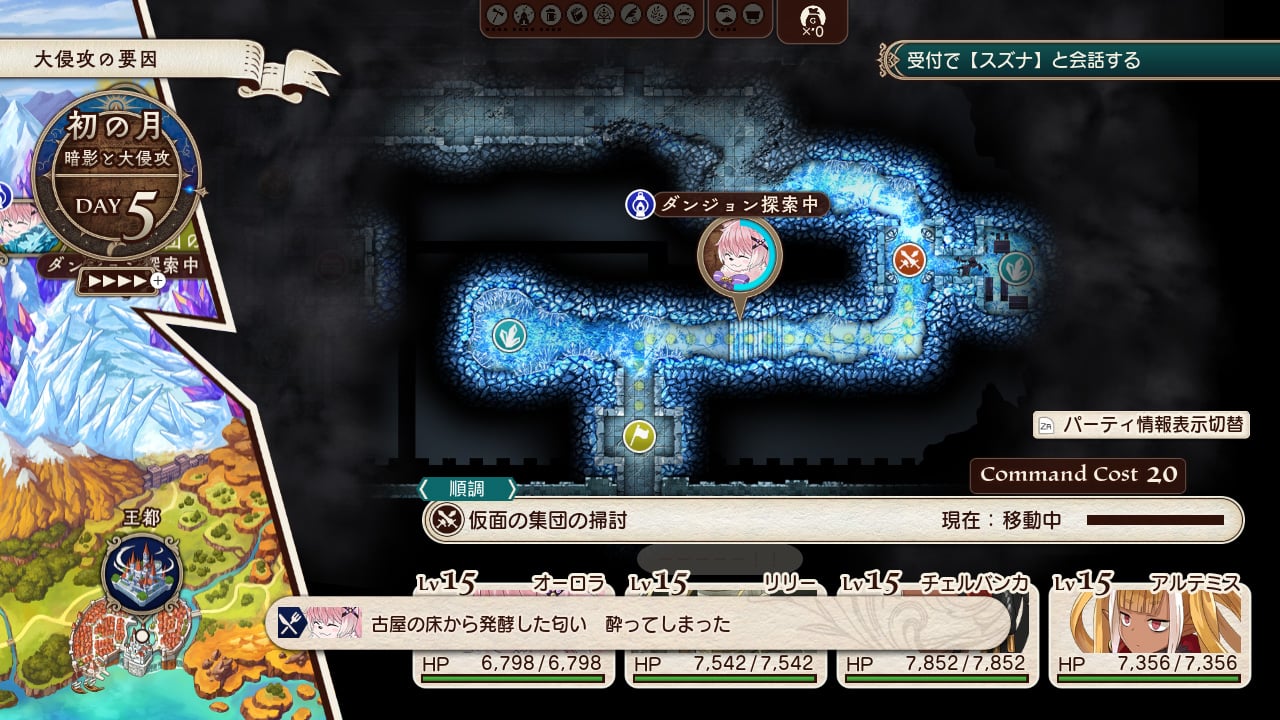This screenshot has height=720, width=1280.
Task: Select the yellow flag start node
Action: click(639, 435)
